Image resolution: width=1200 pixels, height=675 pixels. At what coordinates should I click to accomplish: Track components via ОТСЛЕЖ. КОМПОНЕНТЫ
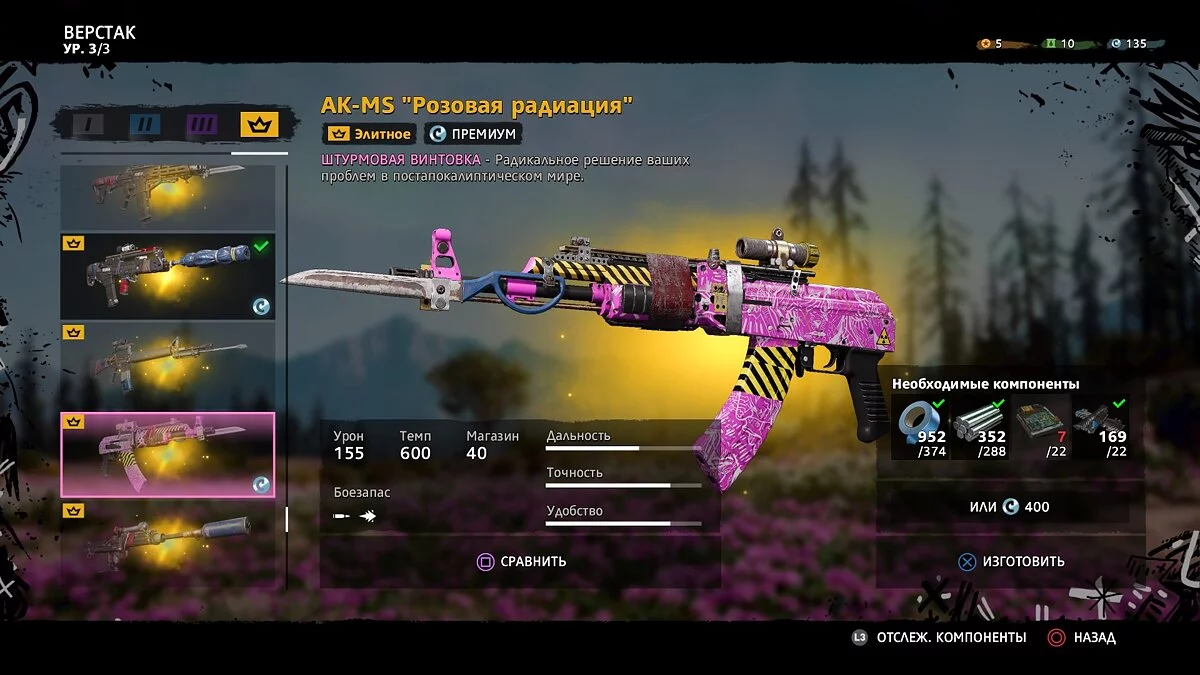click(939, 637)
